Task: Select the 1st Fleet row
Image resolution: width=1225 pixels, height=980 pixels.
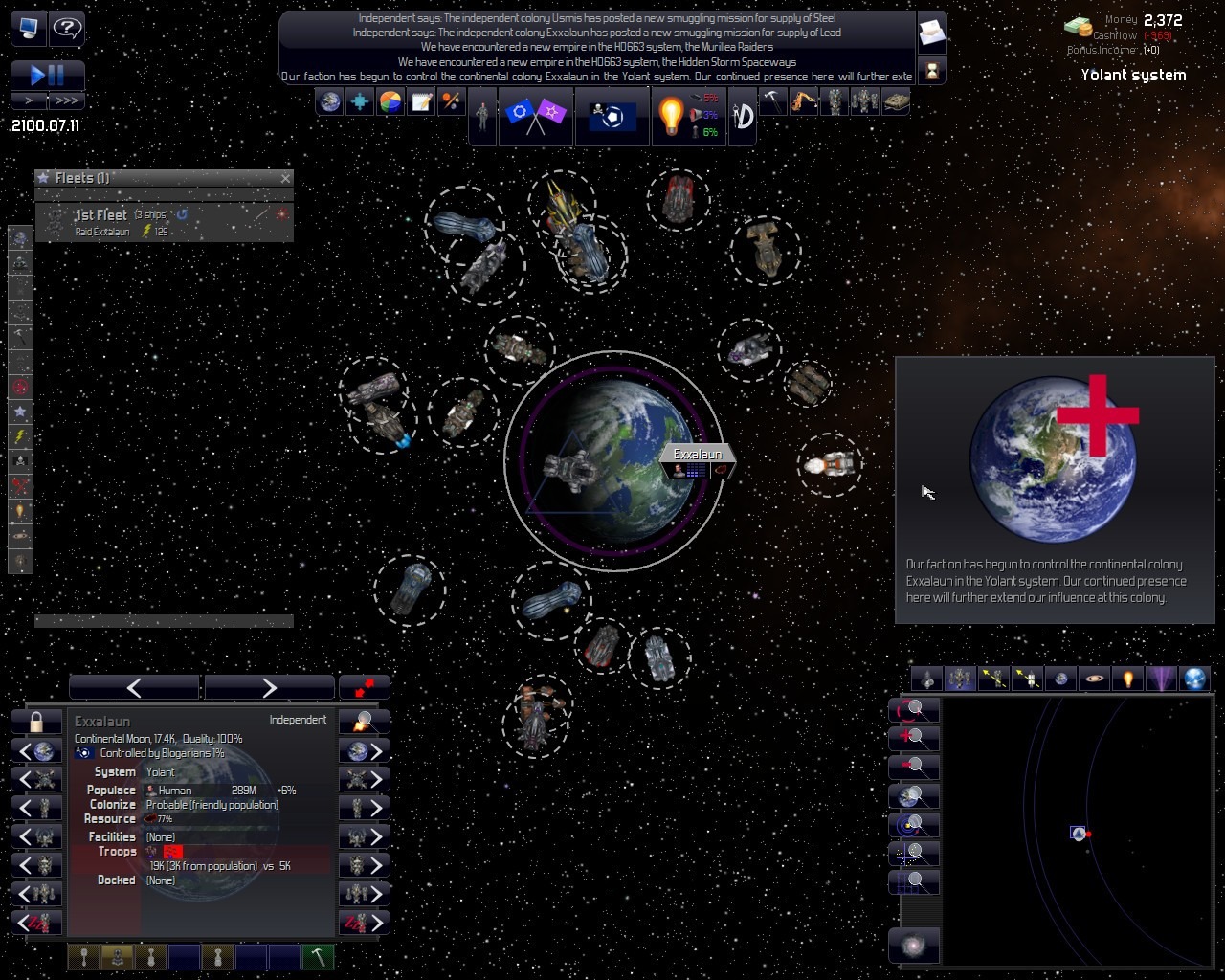Action: point(164,222)
